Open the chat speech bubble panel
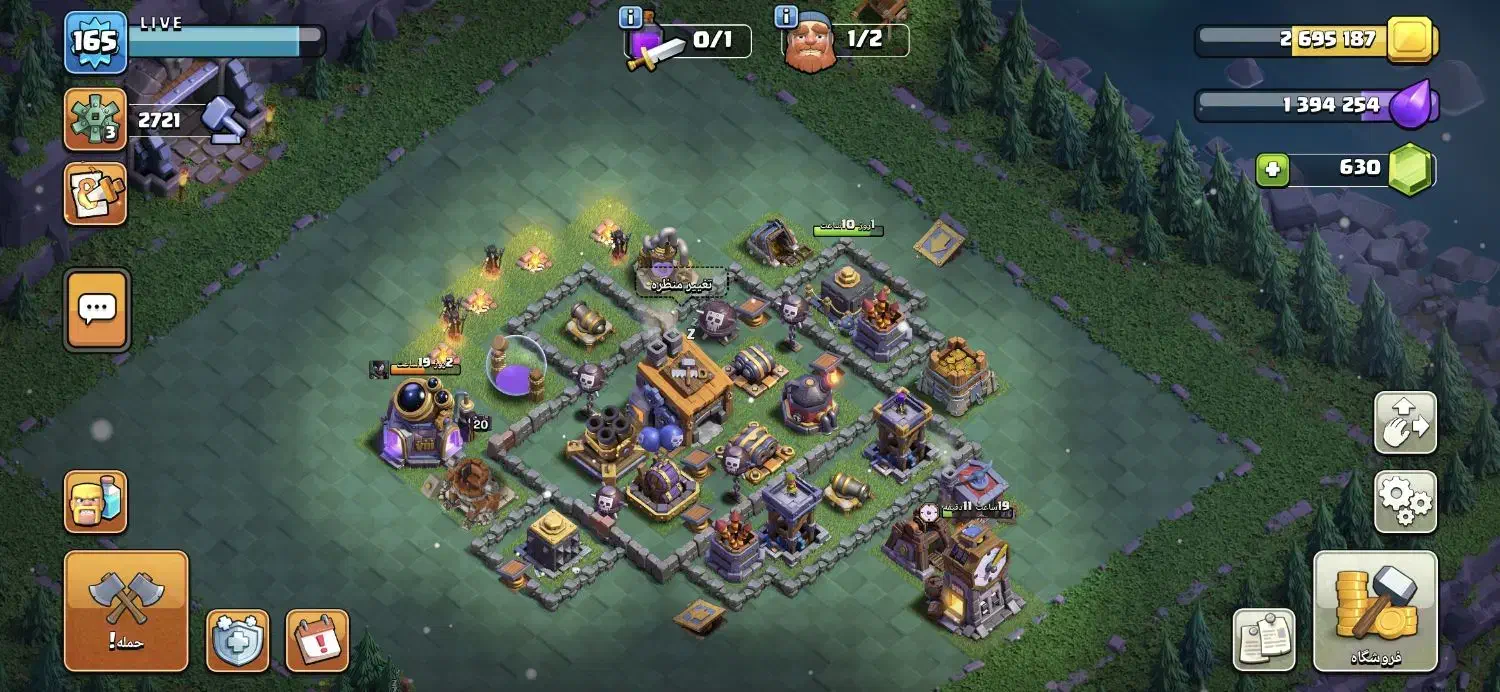The height and width of the screenshot is (692, 1500). click(x=97, y=309)
